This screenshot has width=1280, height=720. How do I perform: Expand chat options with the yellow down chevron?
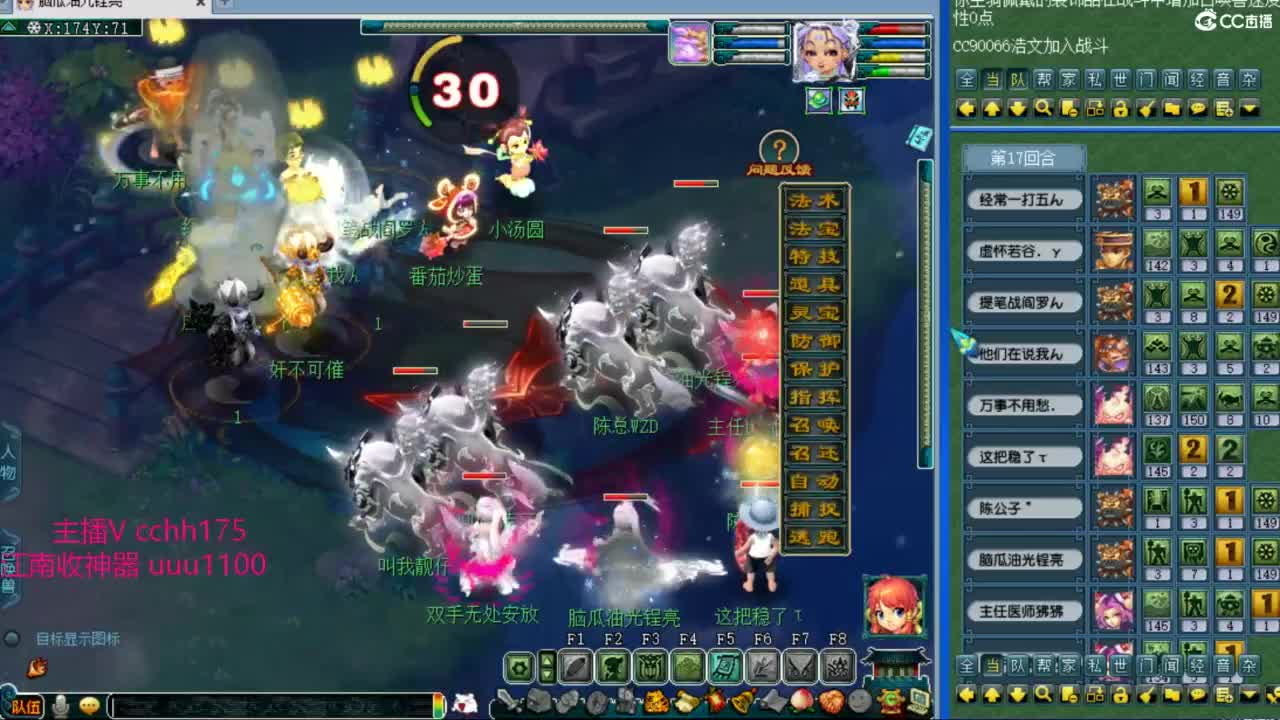click(1248, 107)
